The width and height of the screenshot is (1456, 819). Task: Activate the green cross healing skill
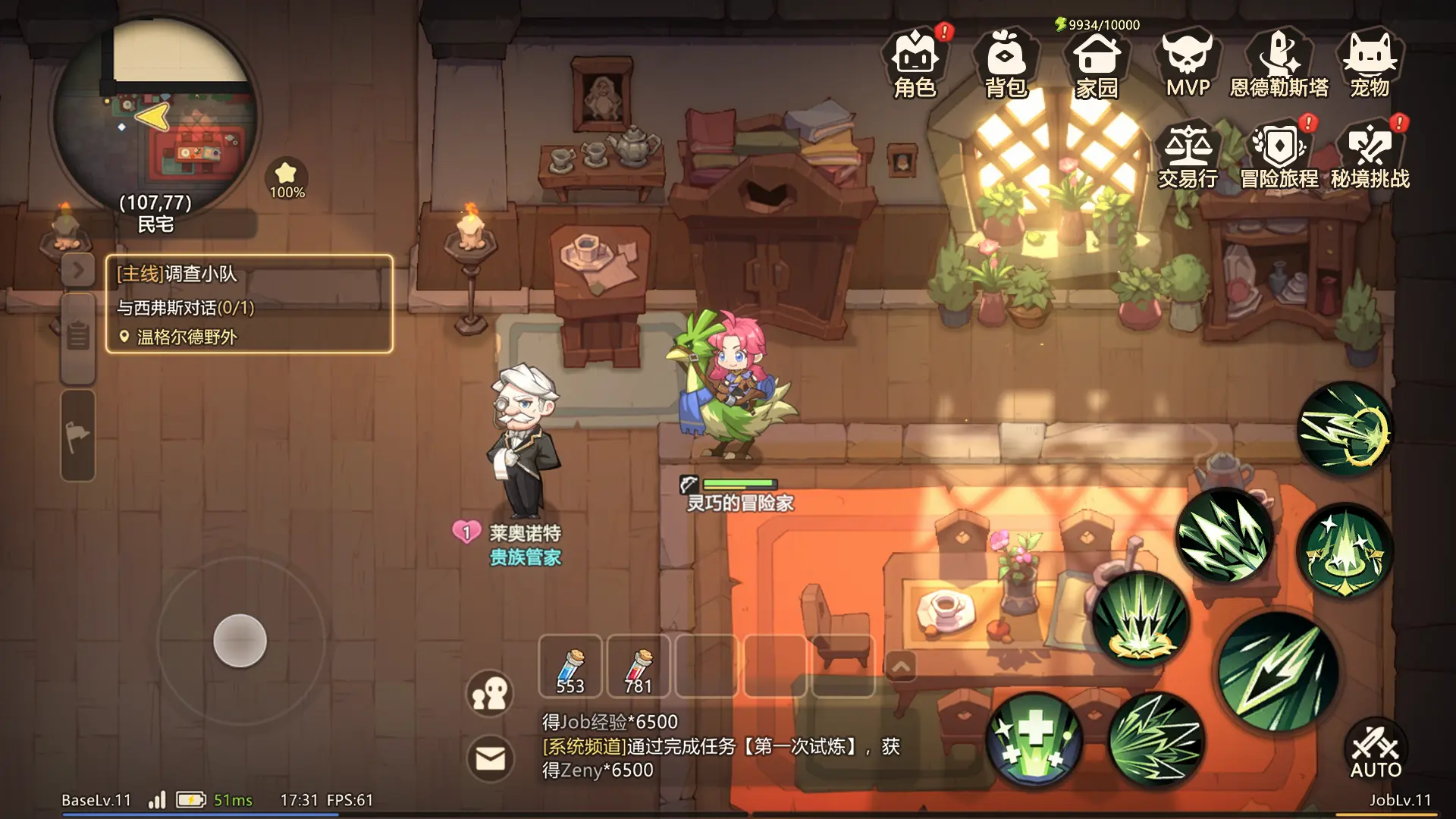(1034, 739)
